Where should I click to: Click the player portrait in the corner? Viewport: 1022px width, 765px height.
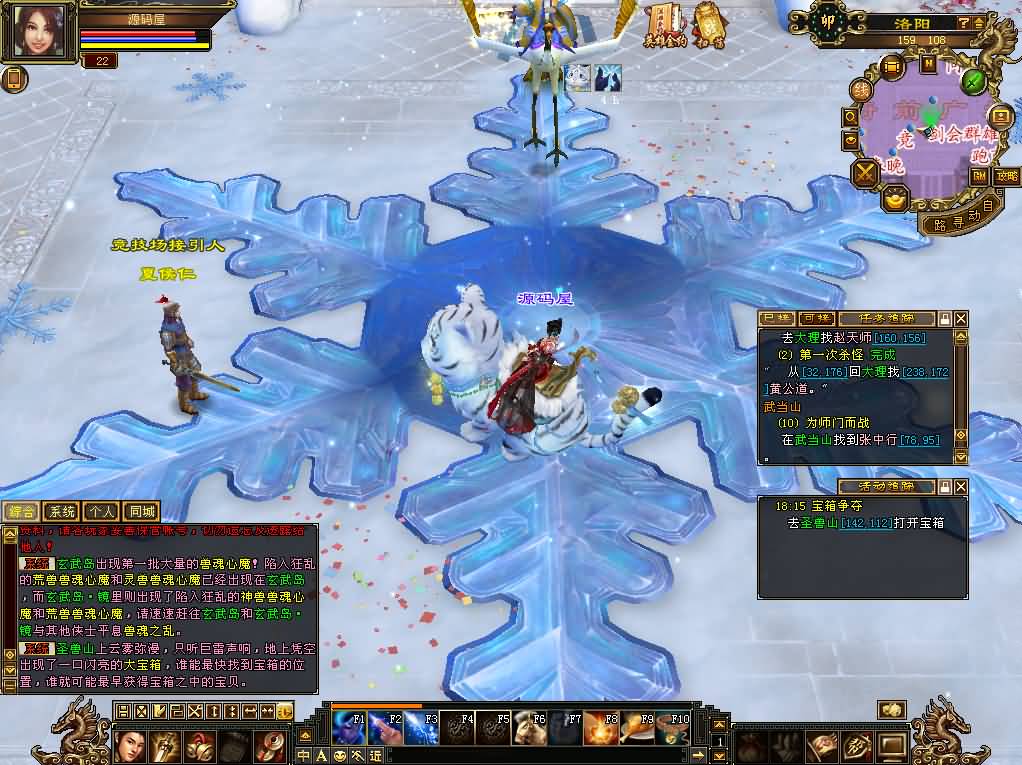click(40, 31)
